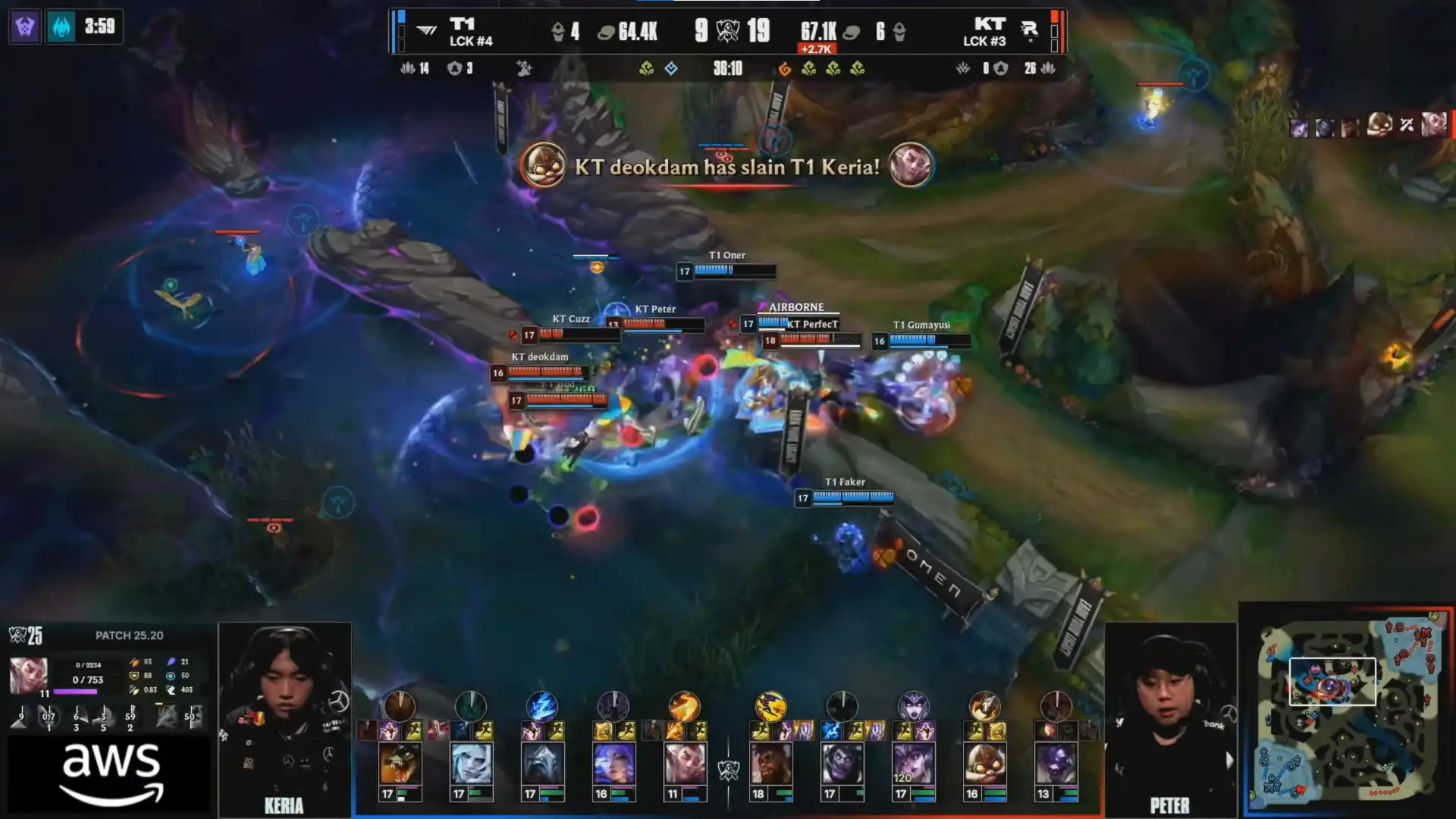
Task: Select the selected champion portrait in the stats panel
Action: tap(28, 676)
